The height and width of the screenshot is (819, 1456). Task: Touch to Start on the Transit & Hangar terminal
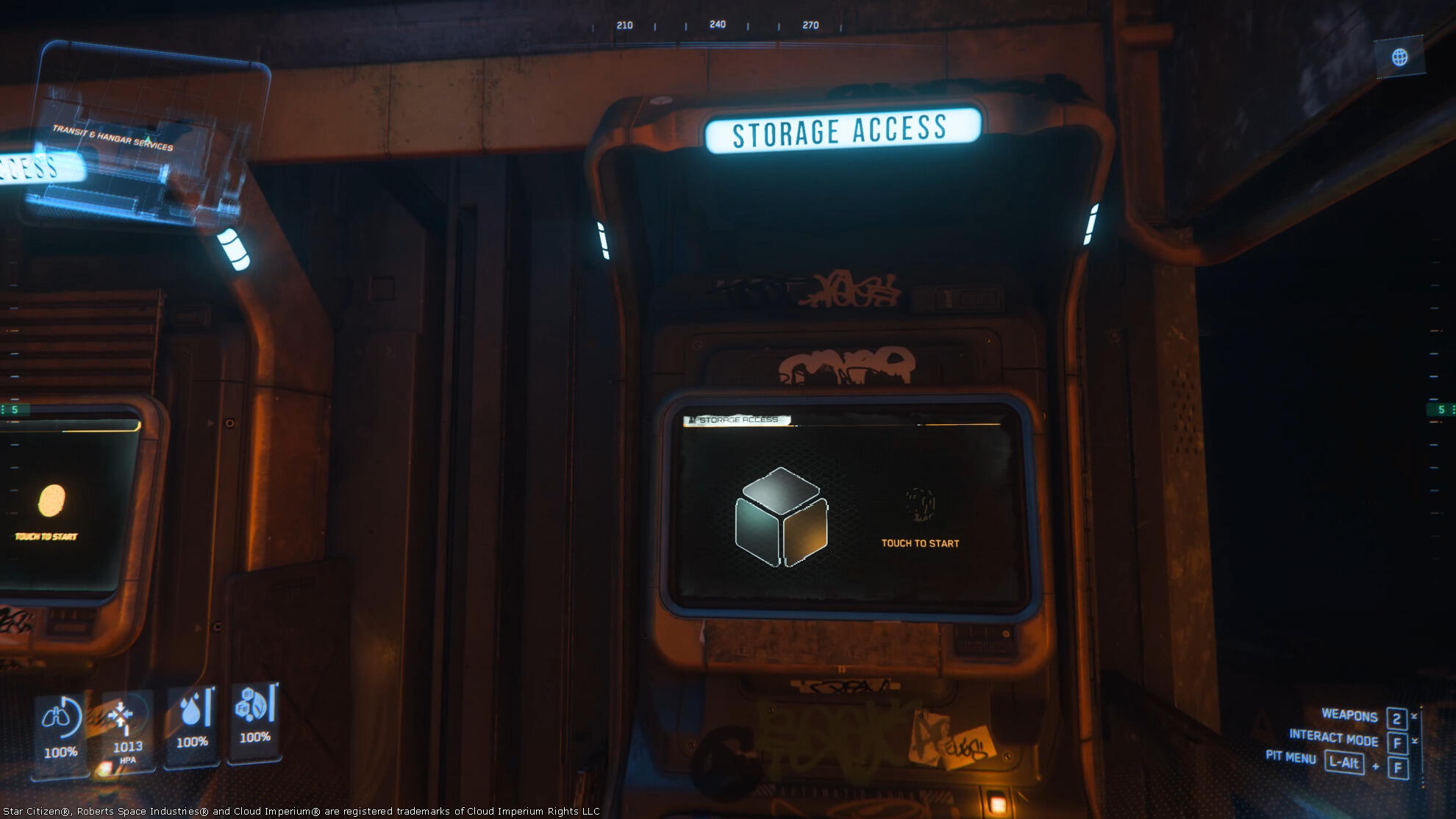point(47,535)
